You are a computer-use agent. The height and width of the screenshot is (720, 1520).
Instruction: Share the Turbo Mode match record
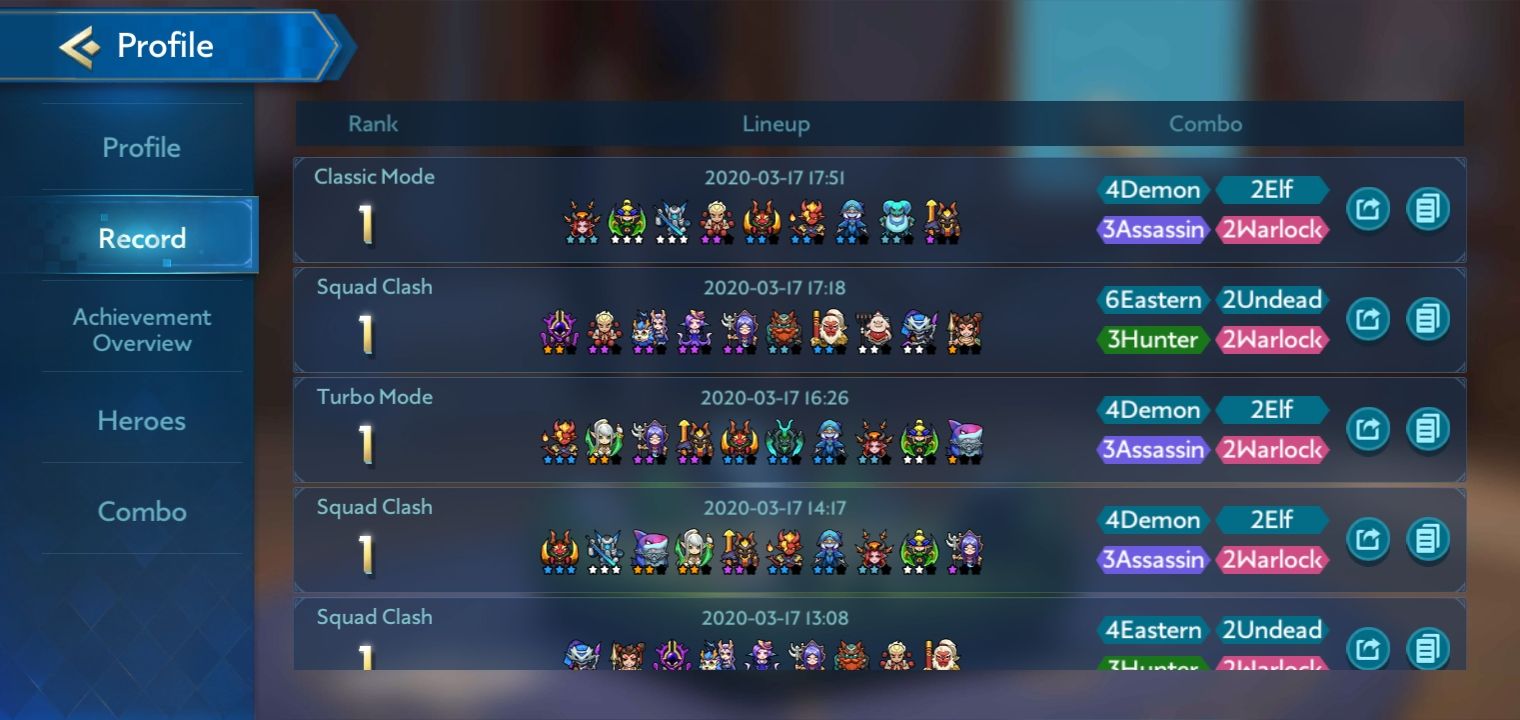1368,428
